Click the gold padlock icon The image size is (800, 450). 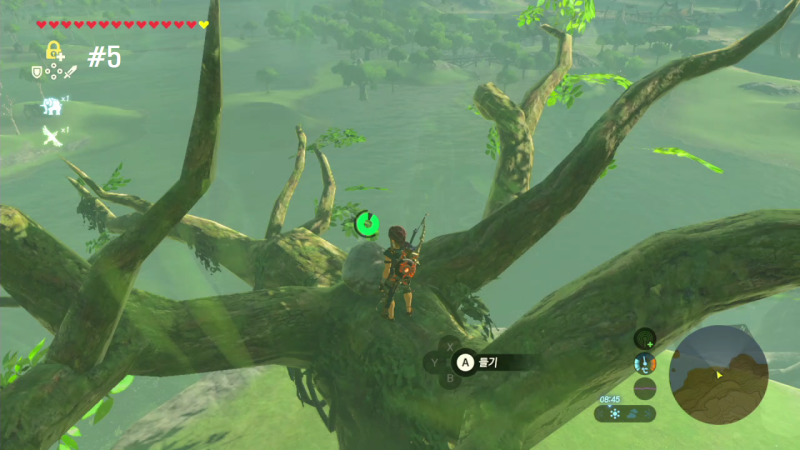pos(54,50)
